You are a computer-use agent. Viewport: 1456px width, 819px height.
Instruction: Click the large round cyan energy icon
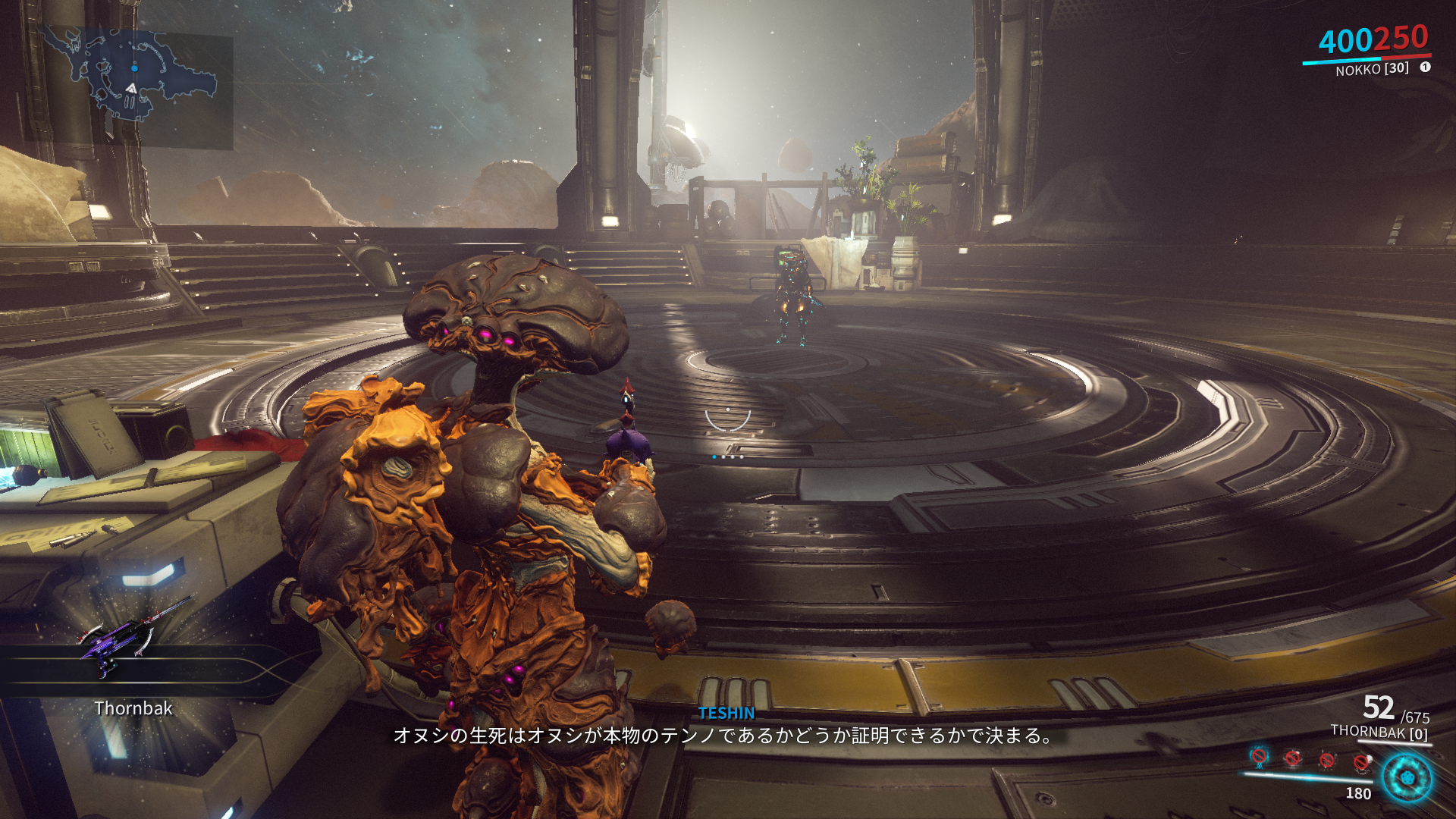click(x=1407, y=778)
